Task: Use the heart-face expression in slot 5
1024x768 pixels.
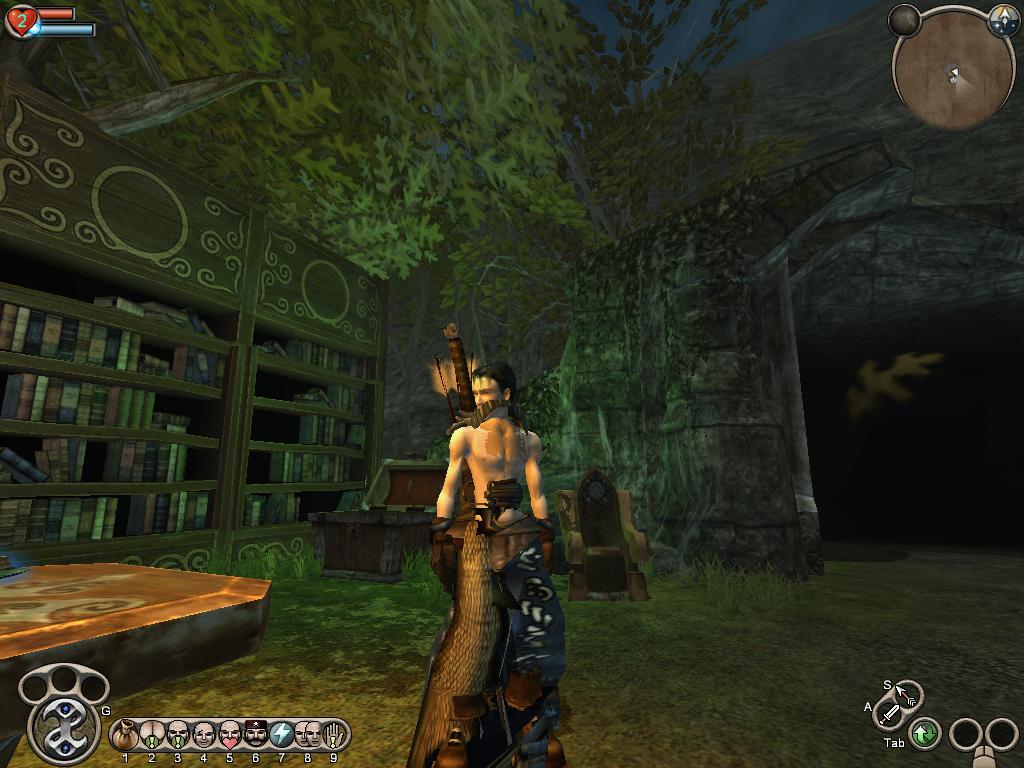Action: pos(230,735)
